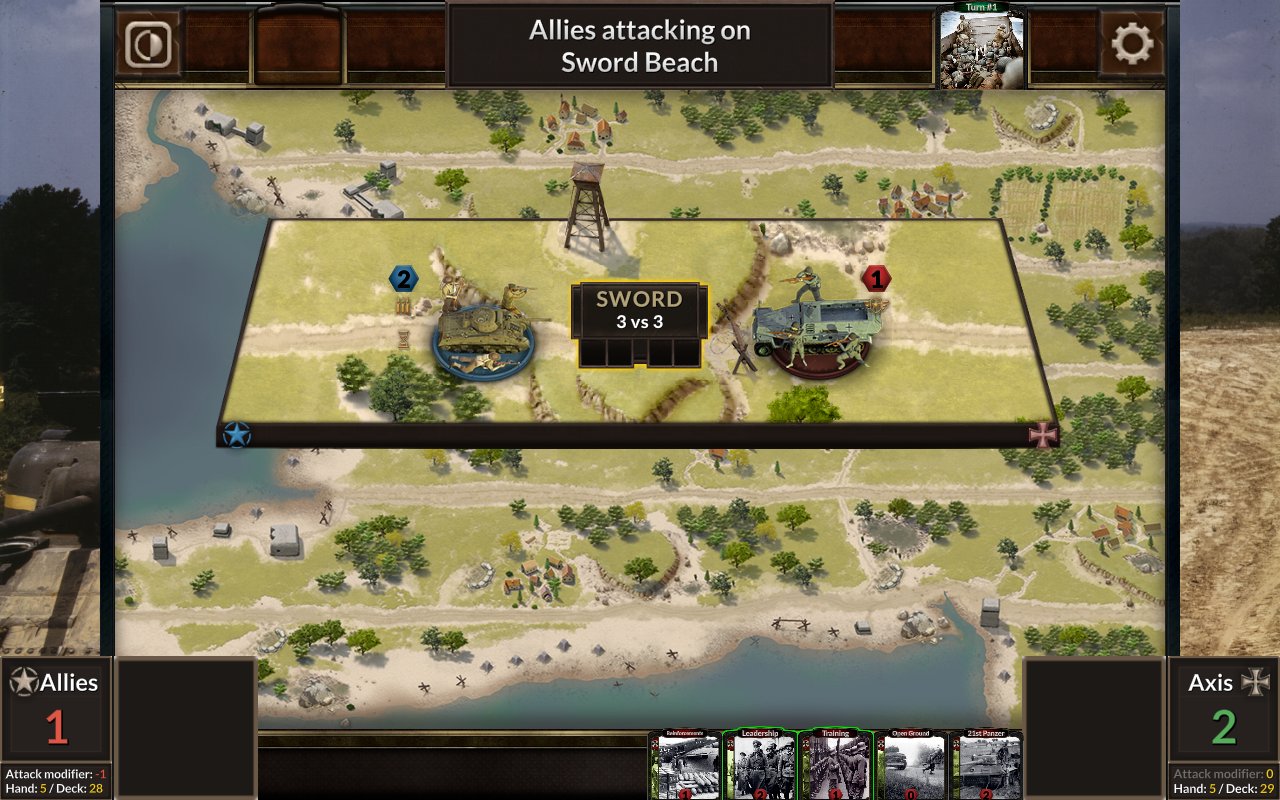
Task: Select the red hex marker showing 1
Action: click(878, 279)
